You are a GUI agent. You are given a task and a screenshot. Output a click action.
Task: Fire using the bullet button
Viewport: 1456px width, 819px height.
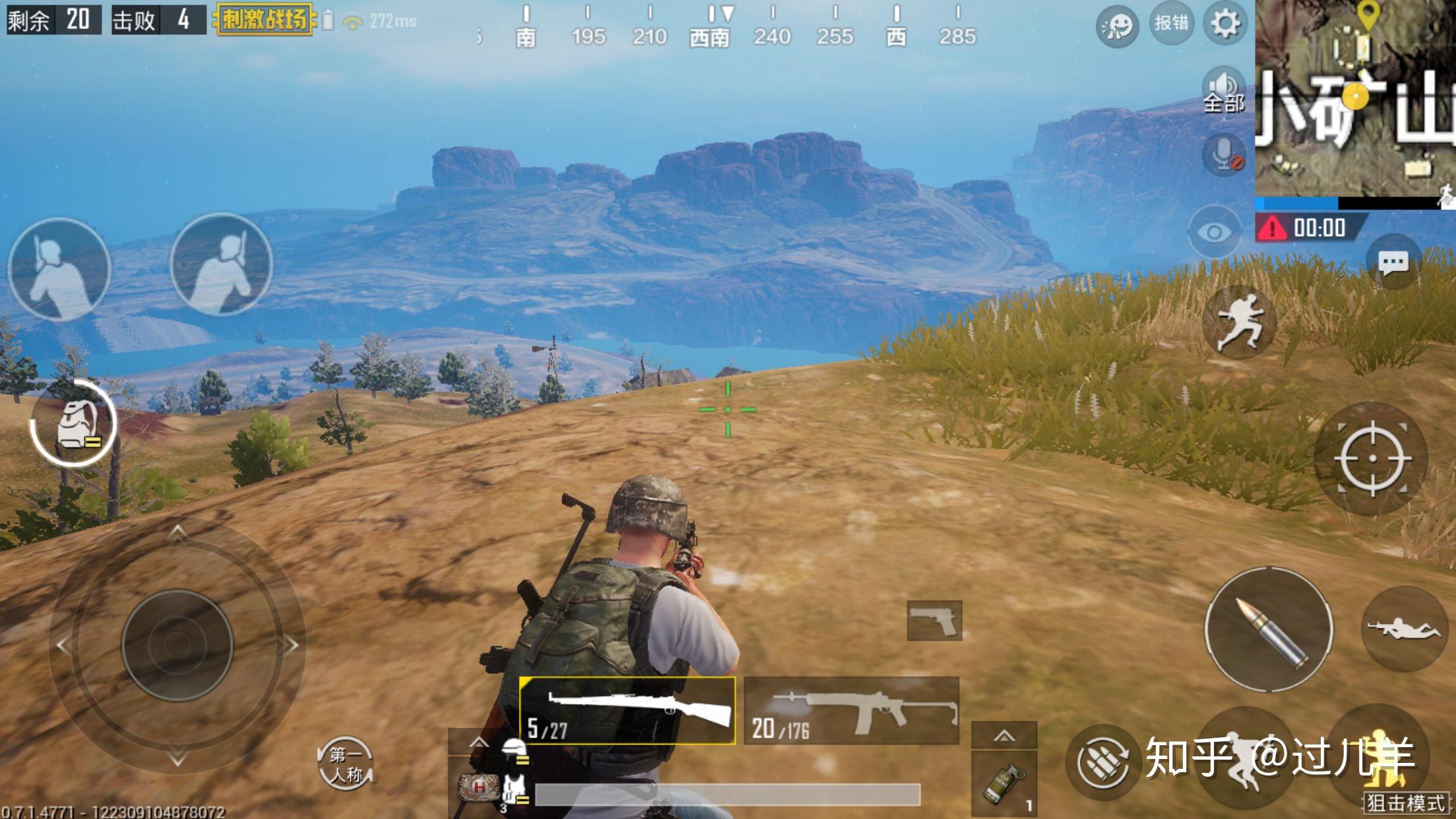(x=1269, y=630)
